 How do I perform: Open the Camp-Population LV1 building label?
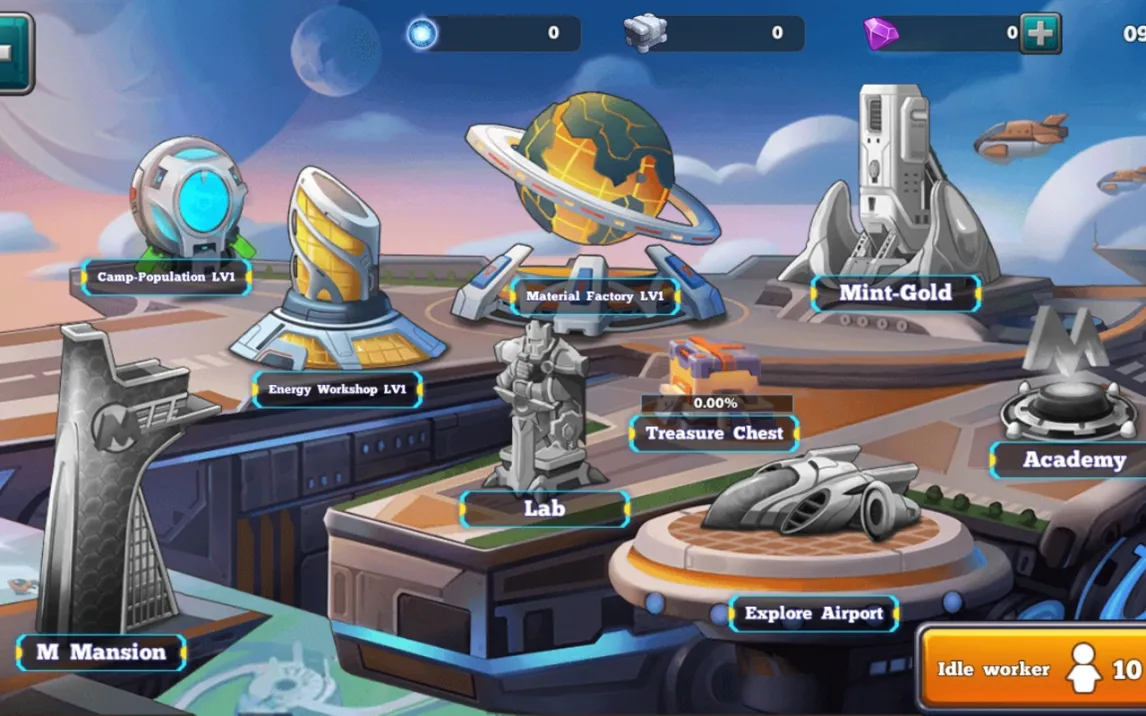click(x=166, y=277)
